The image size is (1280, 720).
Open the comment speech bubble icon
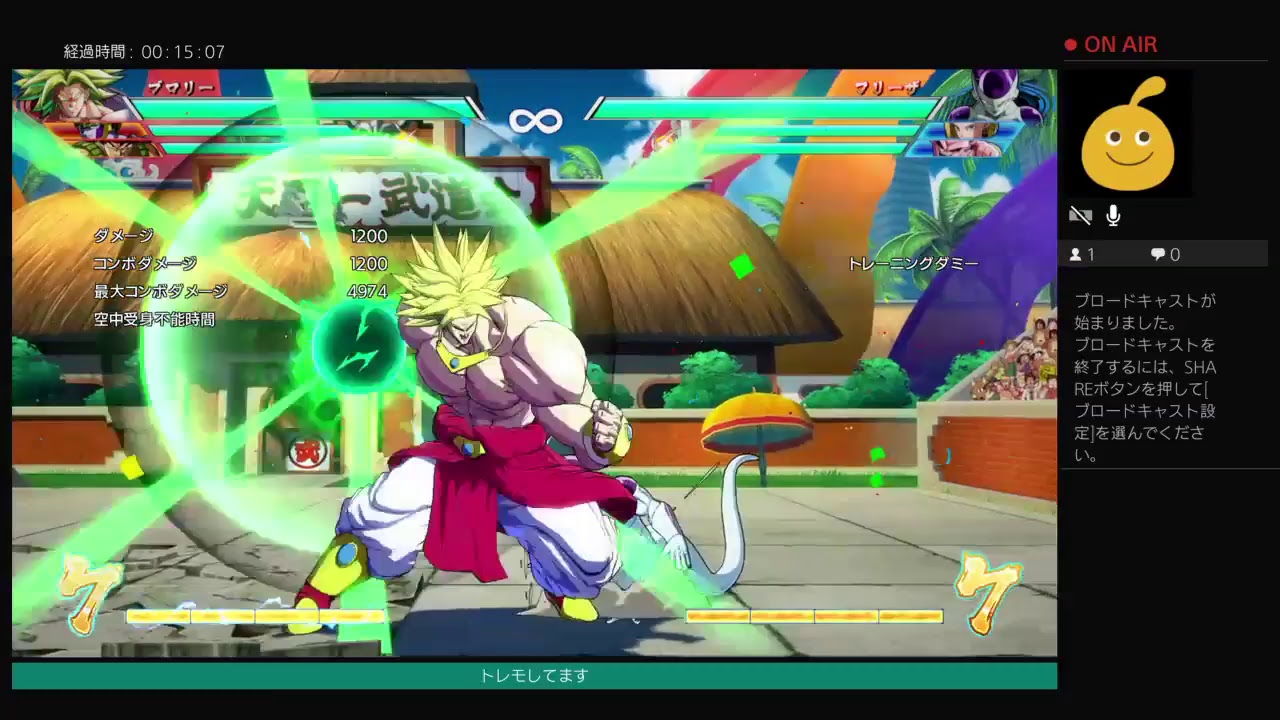coord(1160,254)
